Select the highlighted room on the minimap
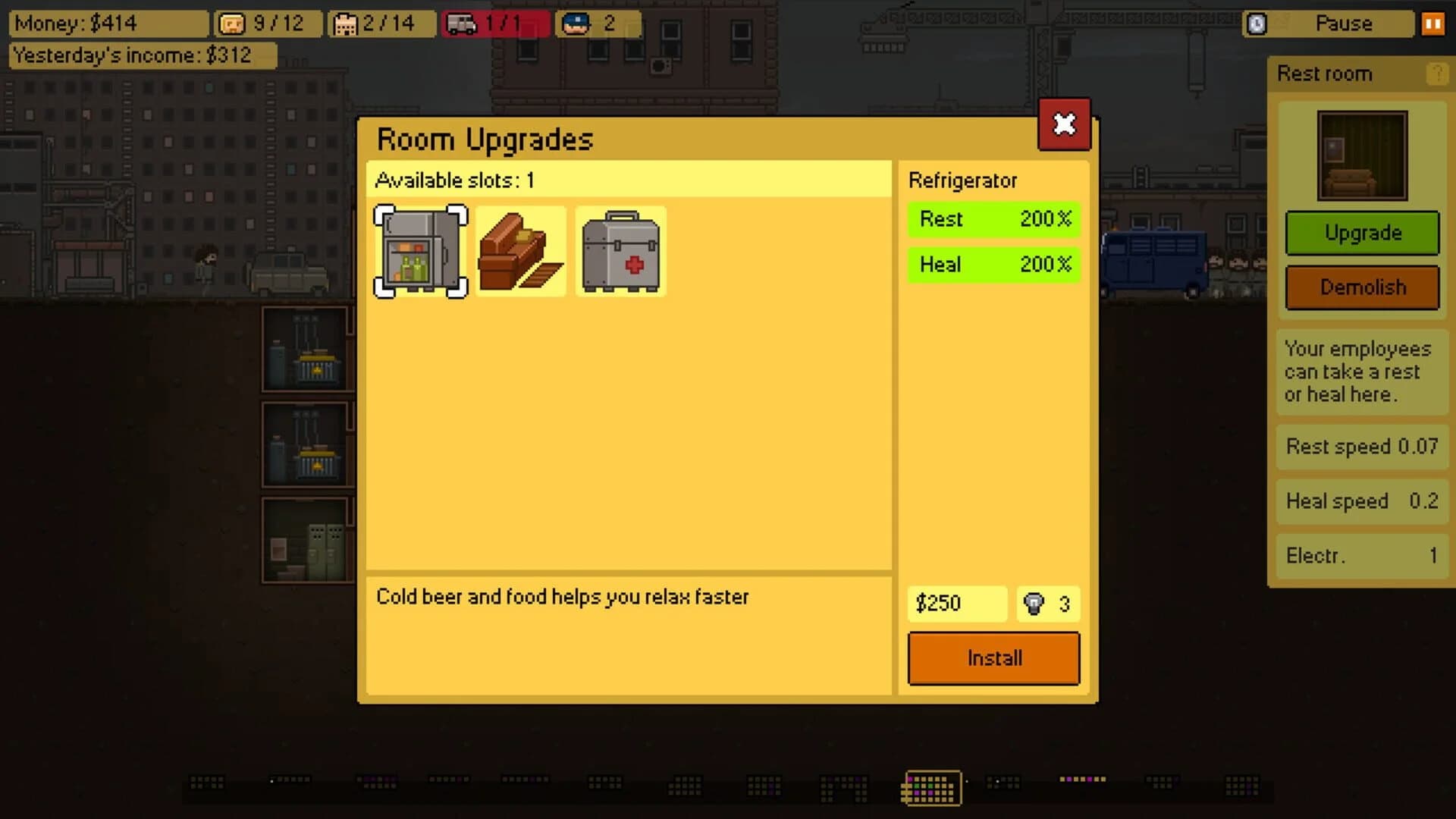1456x819 pixels. click(930, 788)
